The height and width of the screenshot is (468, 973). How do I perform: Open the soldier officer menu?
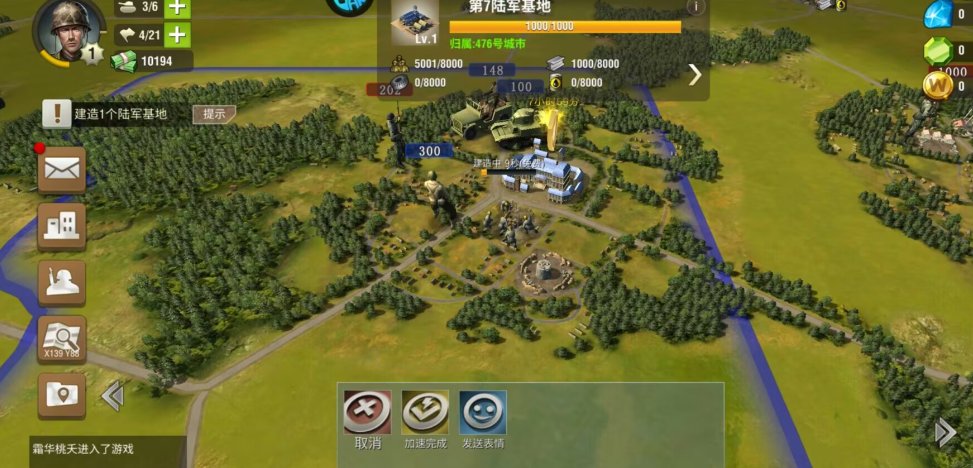pos(62,283)
